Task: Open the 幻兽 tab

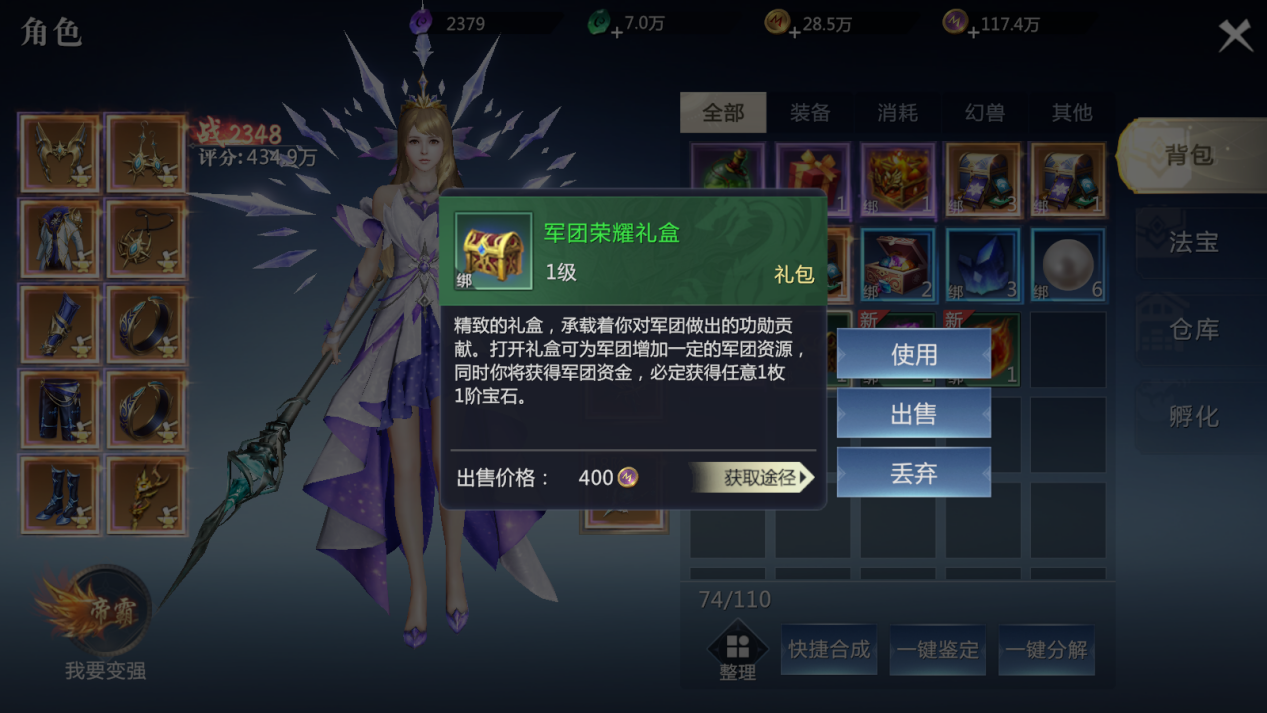Action: (984, 113)
